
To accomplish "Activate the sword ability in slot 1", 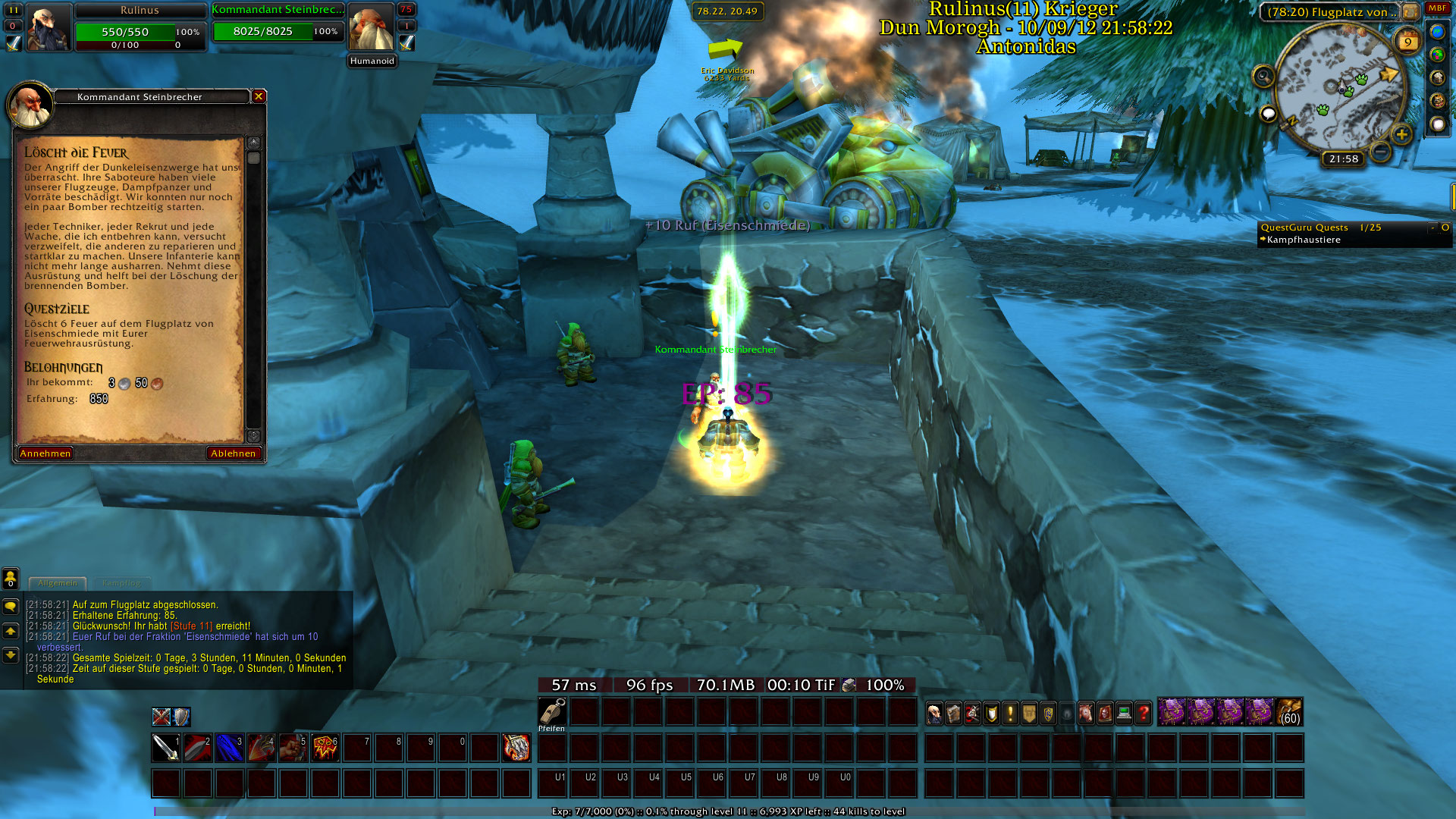I will click(x=166, y=748).
